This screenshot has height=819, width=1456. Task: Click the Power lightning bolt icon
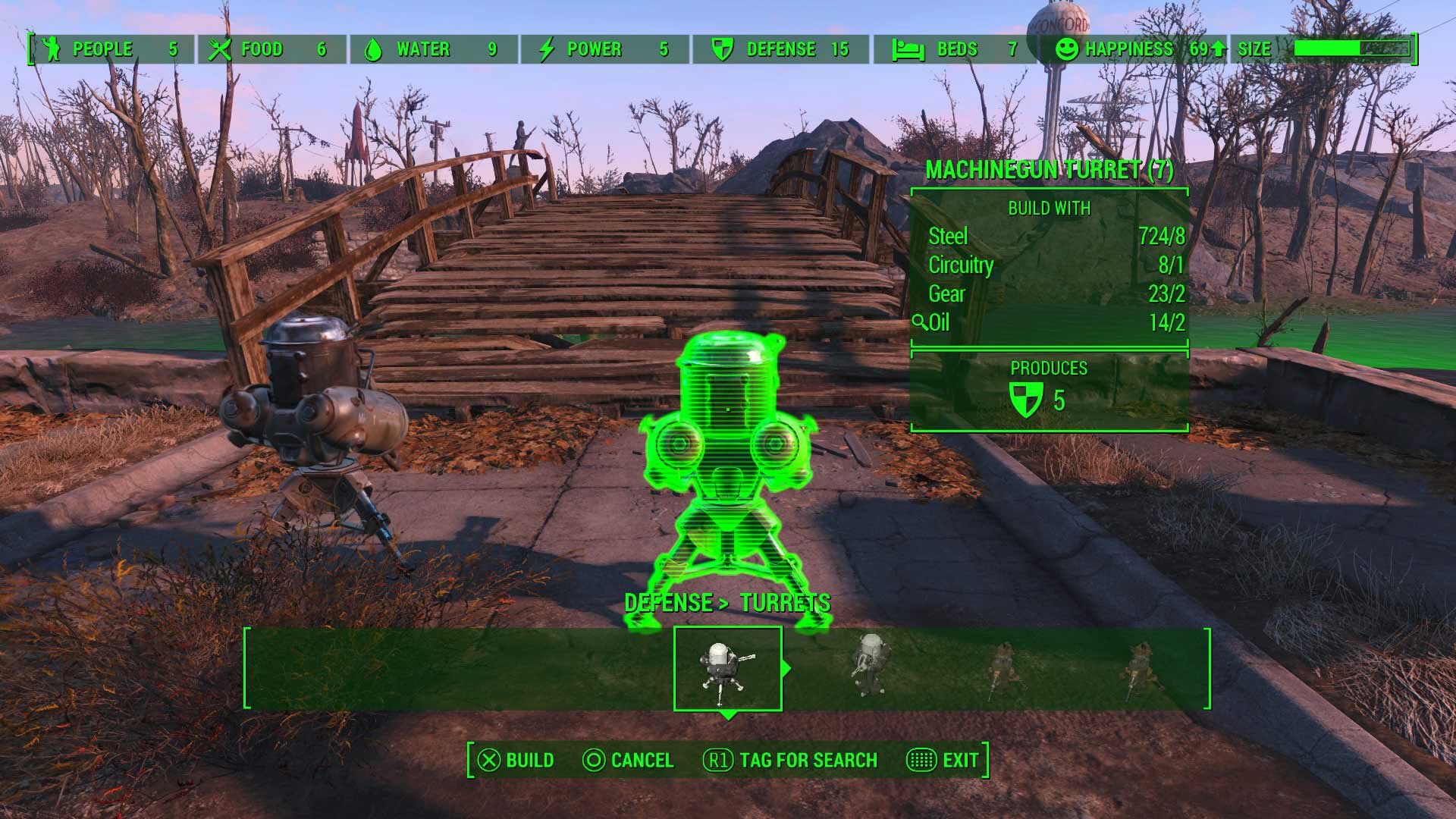(545, 49)
